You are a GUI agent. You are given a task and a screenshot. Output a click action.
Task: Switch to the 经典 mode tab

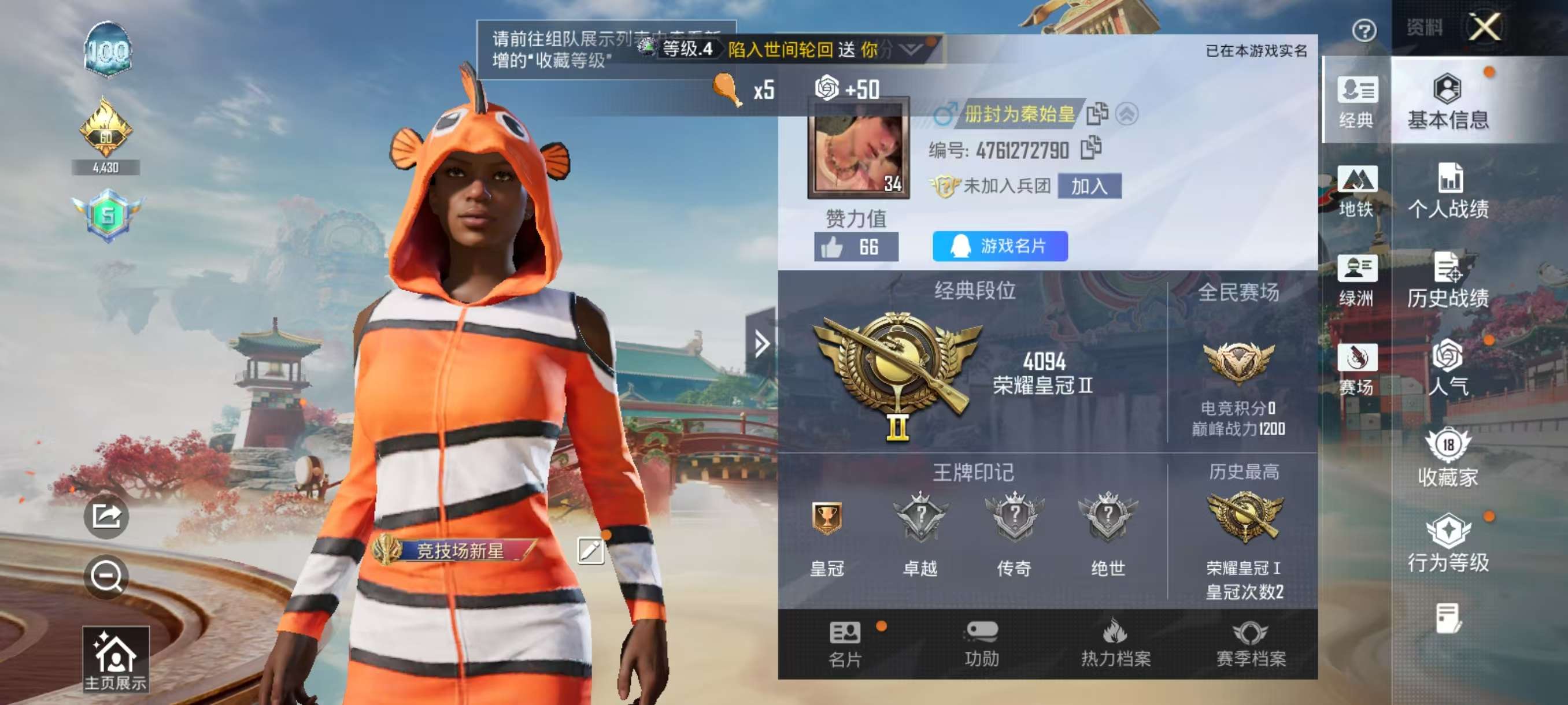[x=1357, y=102]
